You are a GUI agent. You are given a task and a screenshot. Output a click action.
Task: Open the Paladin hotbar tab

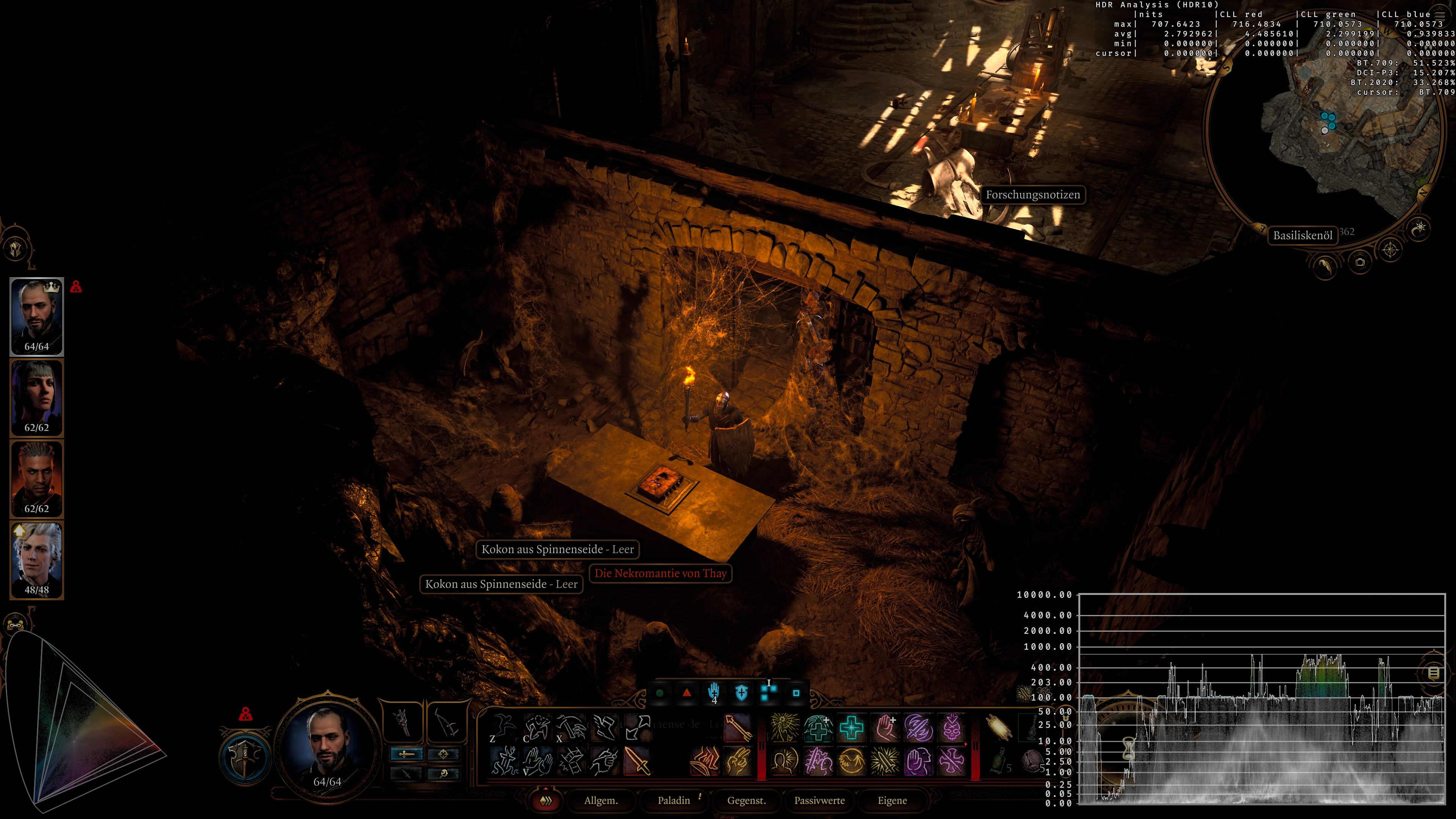click(x=674, y=800)
